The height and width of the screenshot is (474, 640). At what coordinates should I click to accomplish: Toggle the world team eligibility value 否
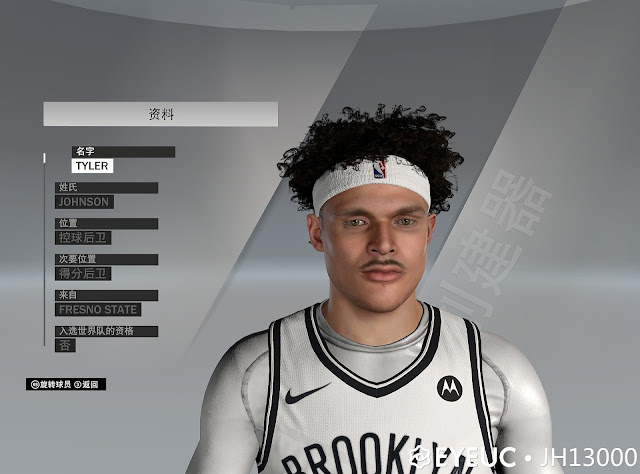[x=65, y=345]
